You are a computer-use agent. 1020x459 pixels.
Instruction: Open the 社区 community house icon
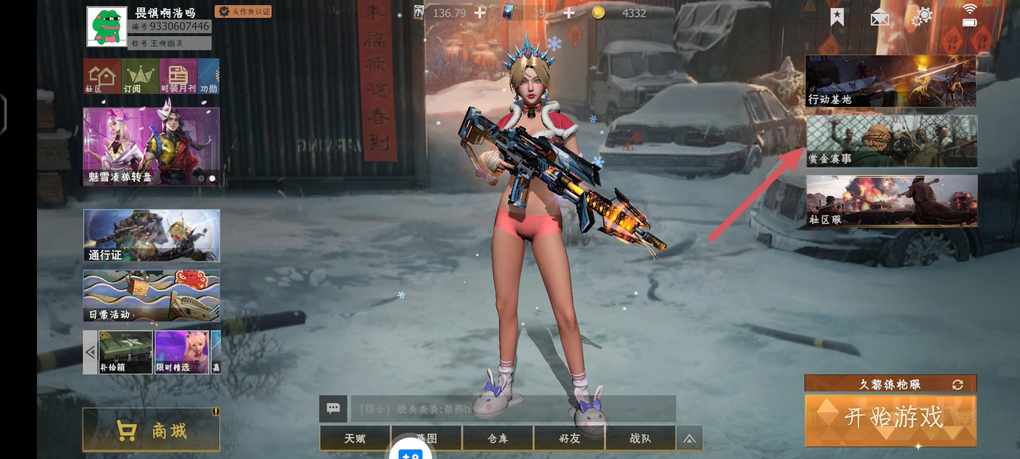[101, 77]
